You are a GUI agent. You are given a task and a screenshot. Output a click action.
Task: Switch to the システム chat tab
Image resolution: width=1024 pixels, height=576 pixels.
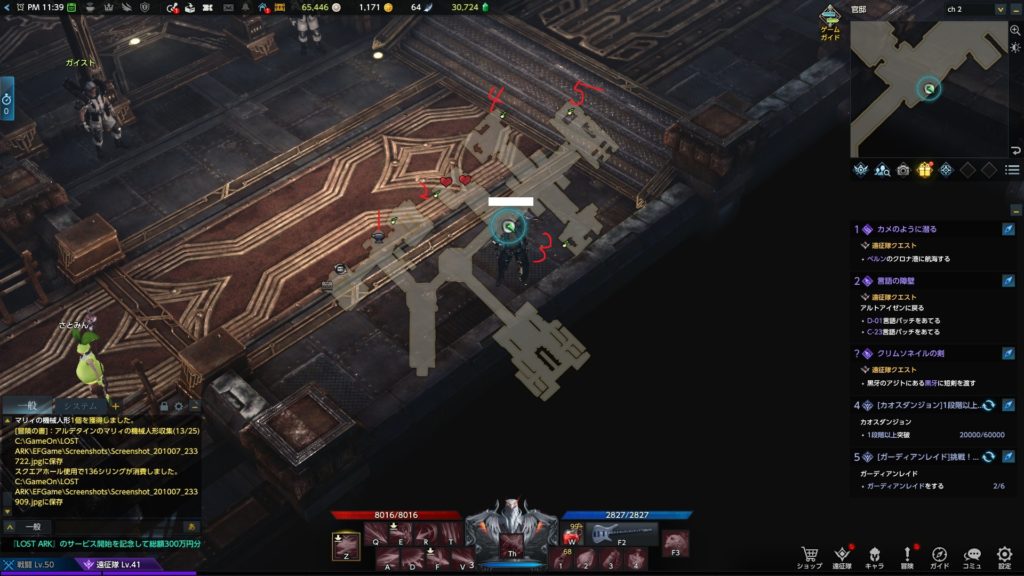click(x=80, y=405)
